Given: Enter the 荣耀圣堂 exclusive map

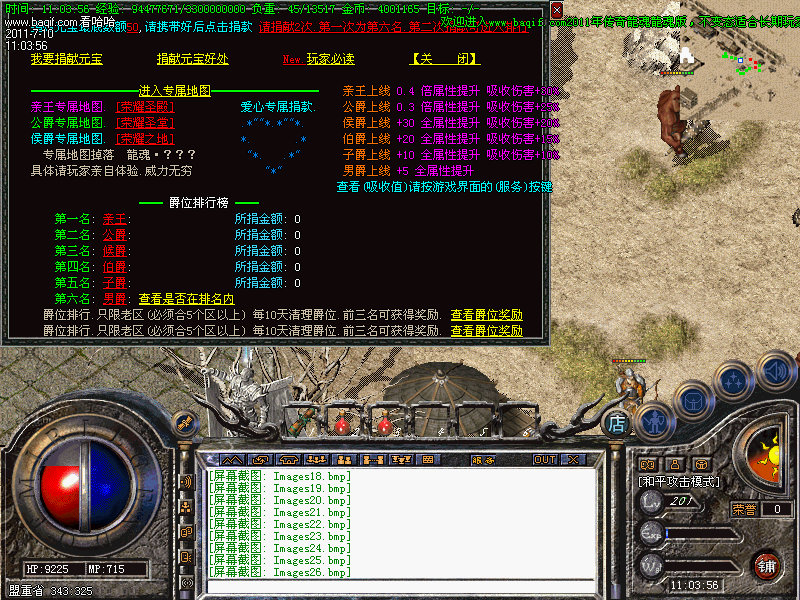Looking at the screenshot, I should click(145, 122).
